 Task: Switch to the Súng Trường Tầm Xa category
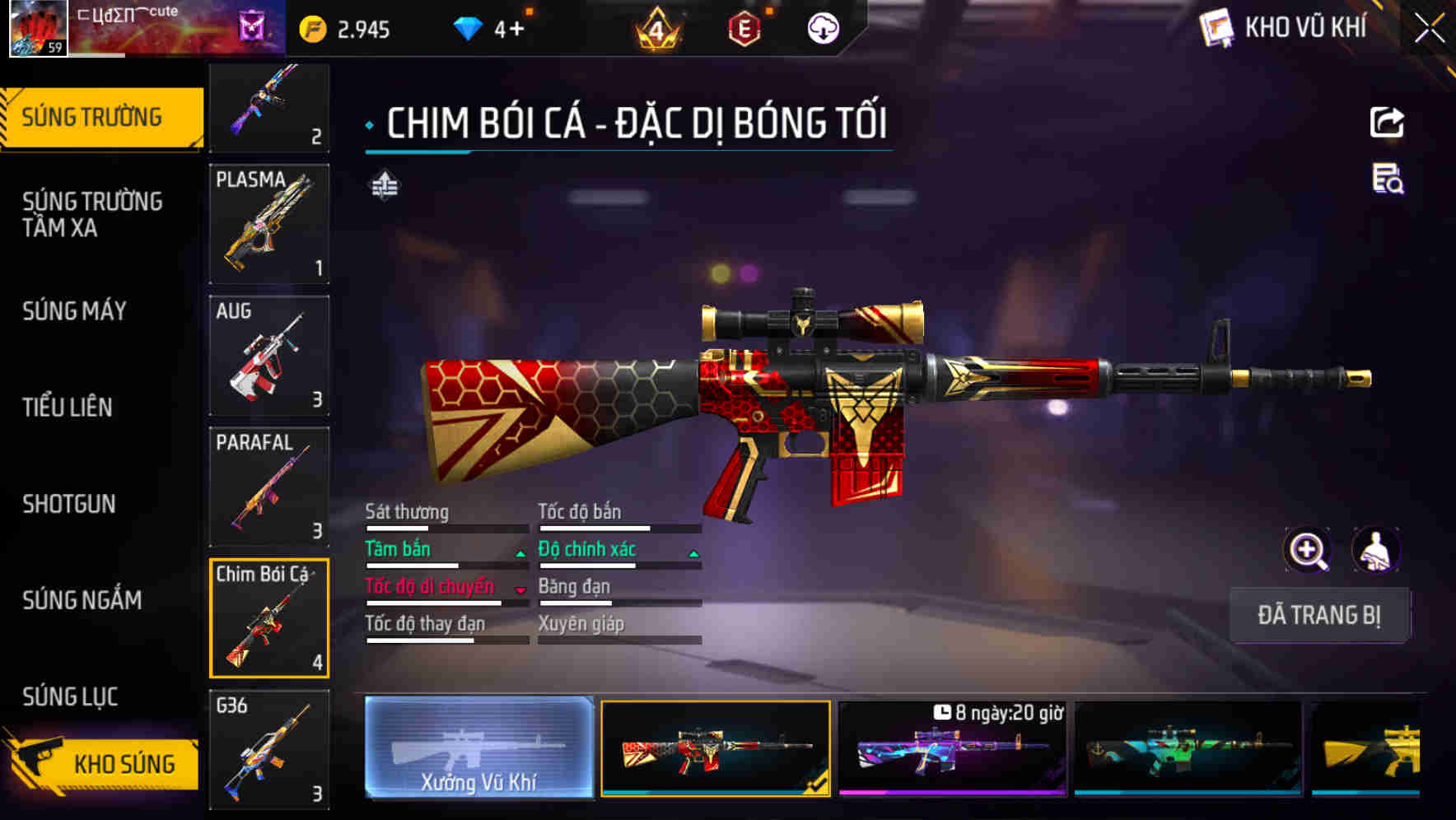click(92, 214)
